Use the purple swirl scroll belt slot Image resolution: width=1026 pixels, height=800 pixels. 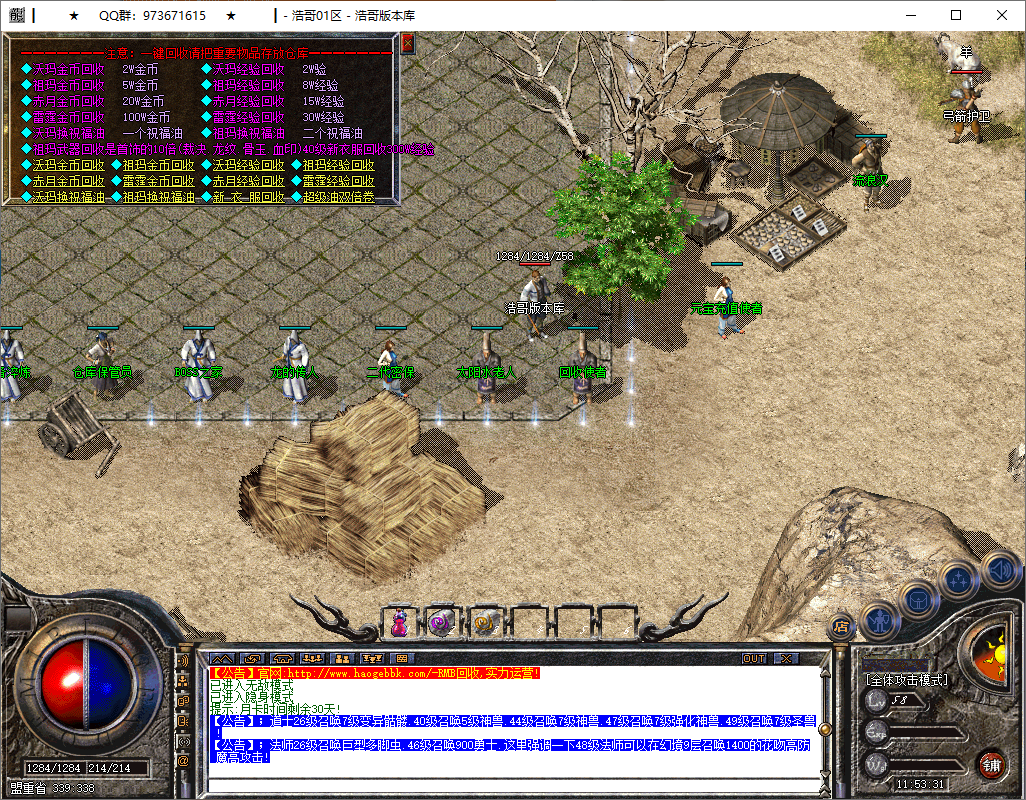pyautogui.click(x=441, y=623)
